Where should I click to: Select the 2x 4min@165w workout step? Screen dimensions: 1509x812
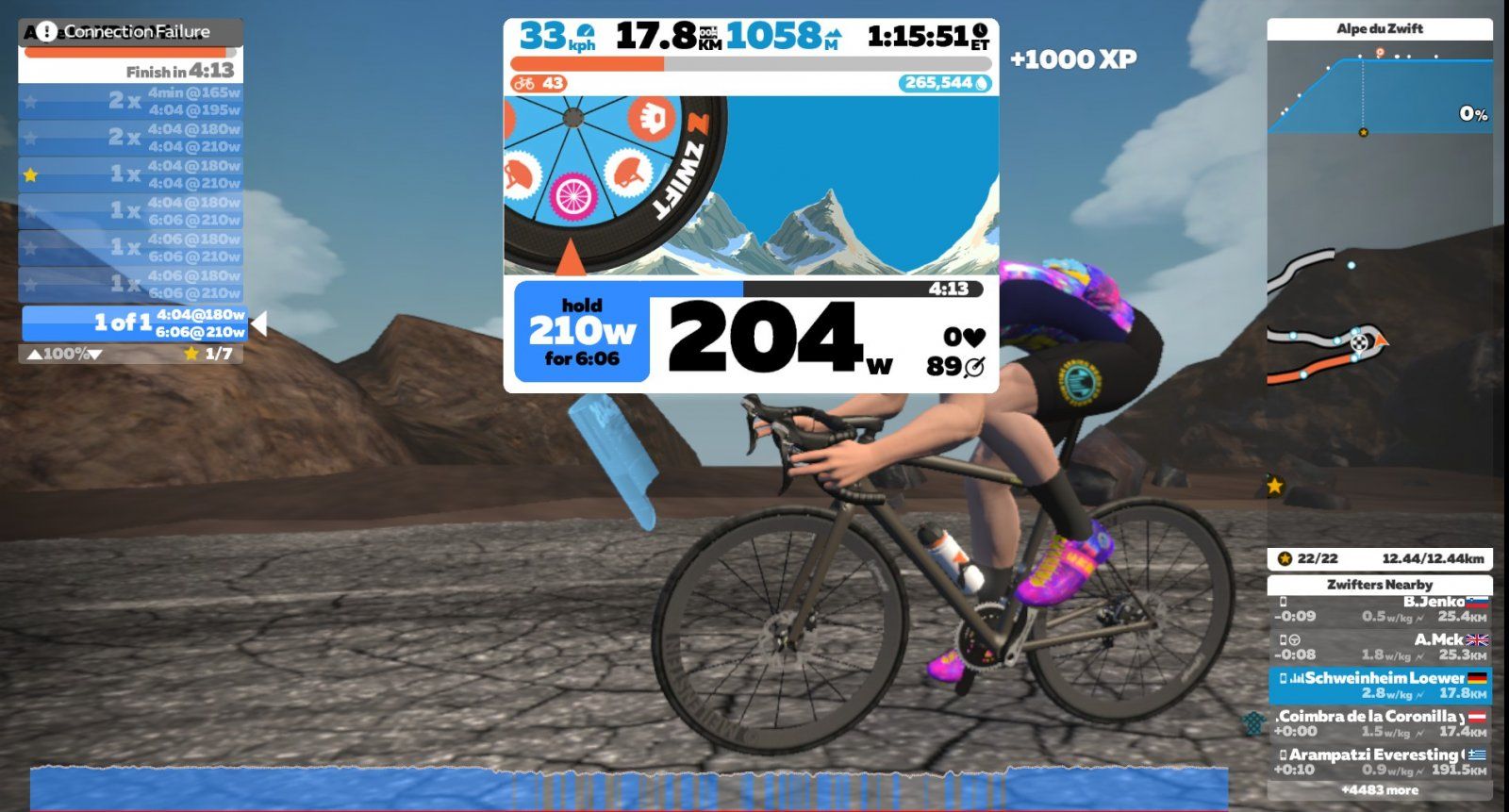(130, 101)
